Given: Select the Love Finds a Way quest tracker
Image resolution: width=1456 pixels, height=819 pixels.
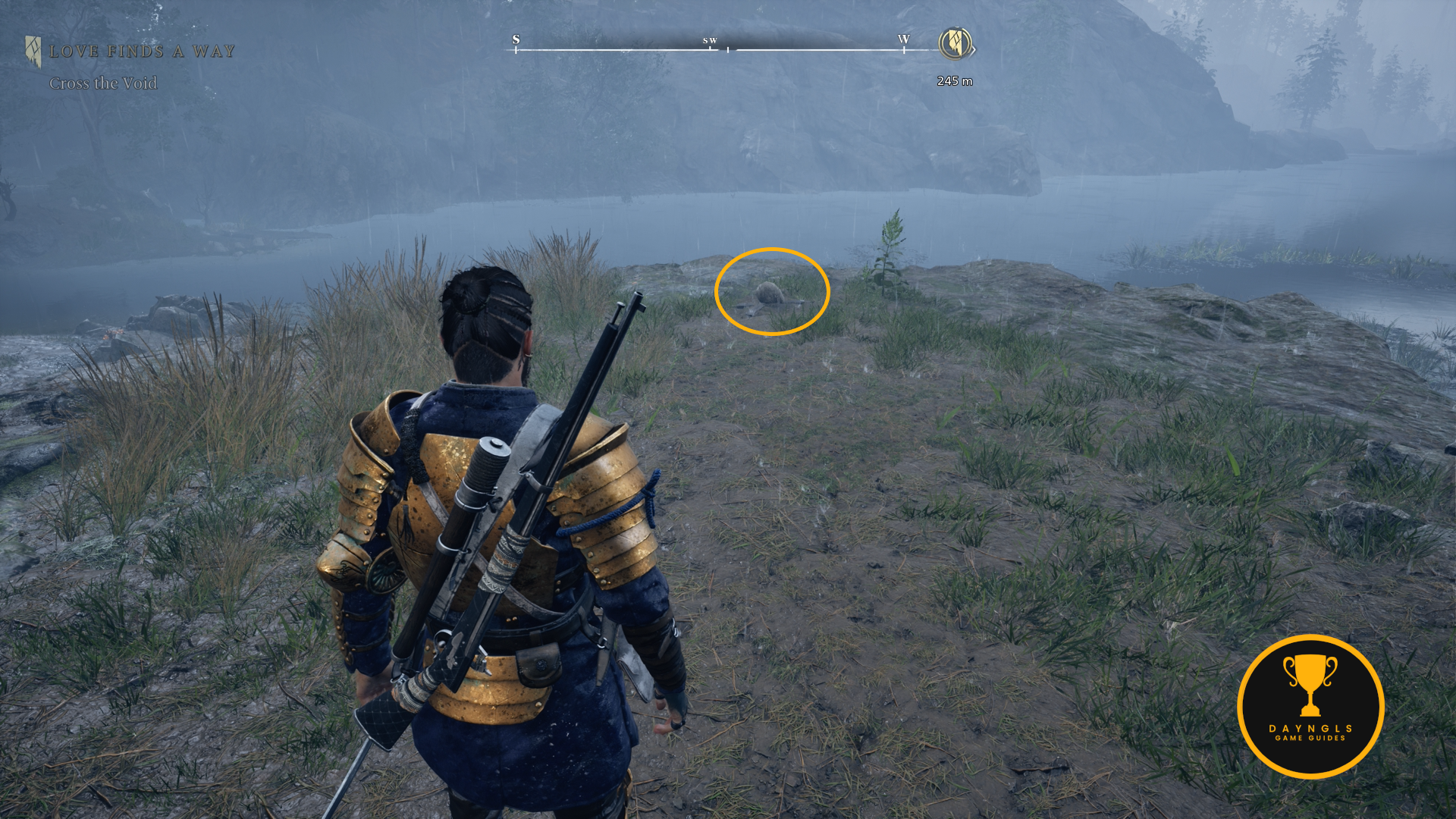Looking at the screenshot, I should (141, 52).
